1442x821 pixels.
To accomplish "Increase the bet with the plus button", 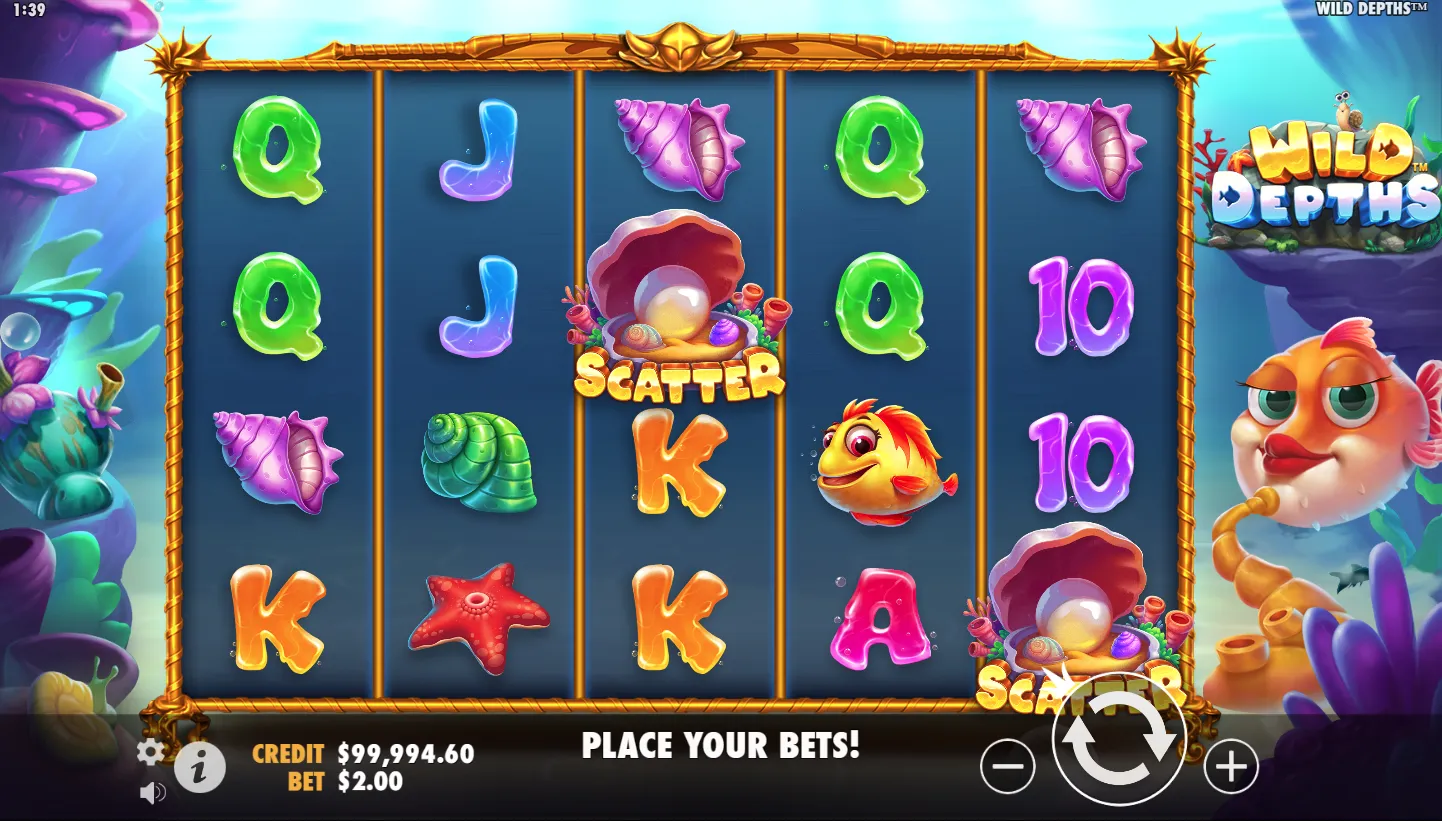I will click(1230, 767).
